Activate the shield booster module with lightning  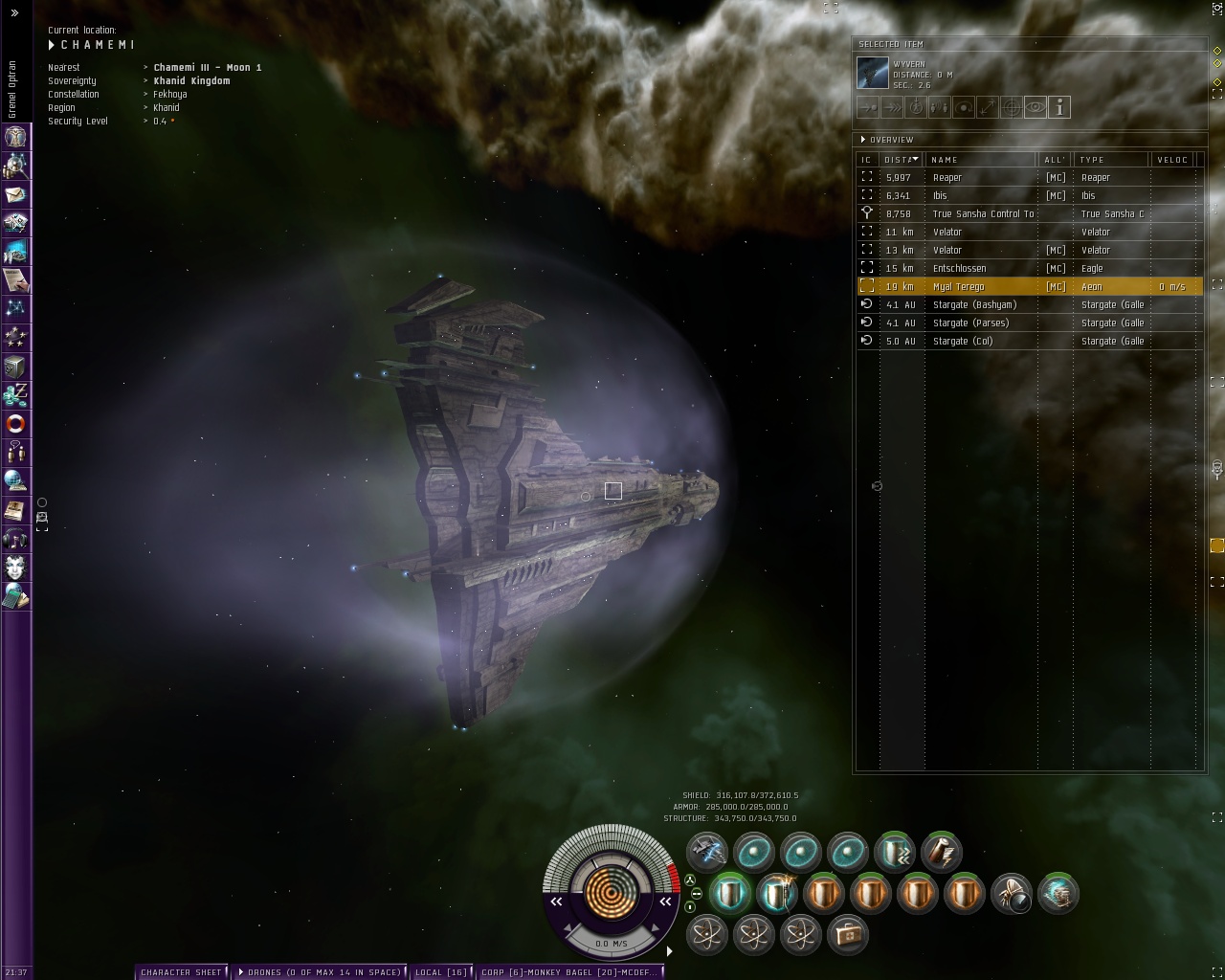point(777,894)
